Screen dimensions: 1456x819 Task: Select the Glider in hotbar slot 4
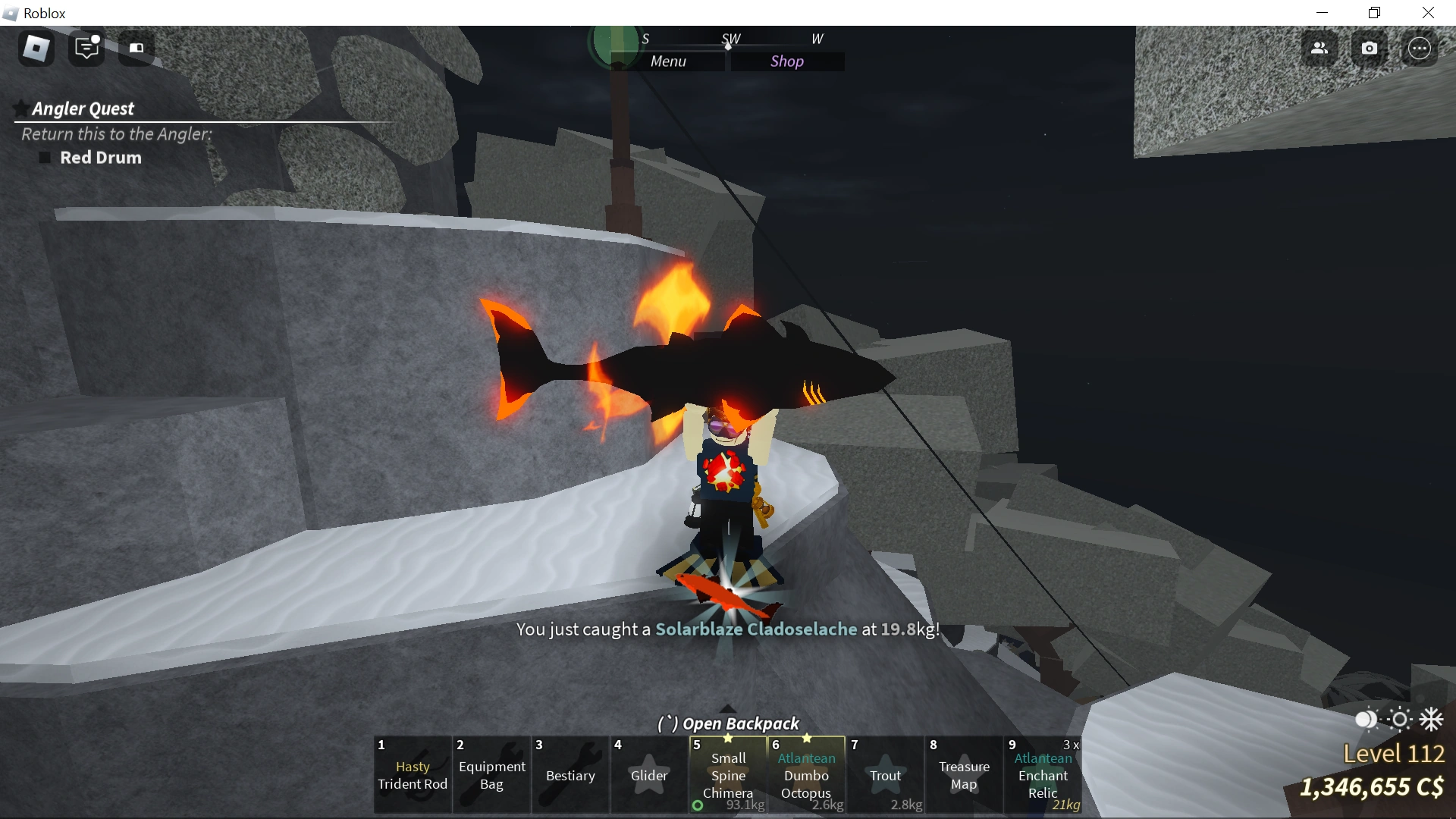pyautogui.click(x=648, y=775)
